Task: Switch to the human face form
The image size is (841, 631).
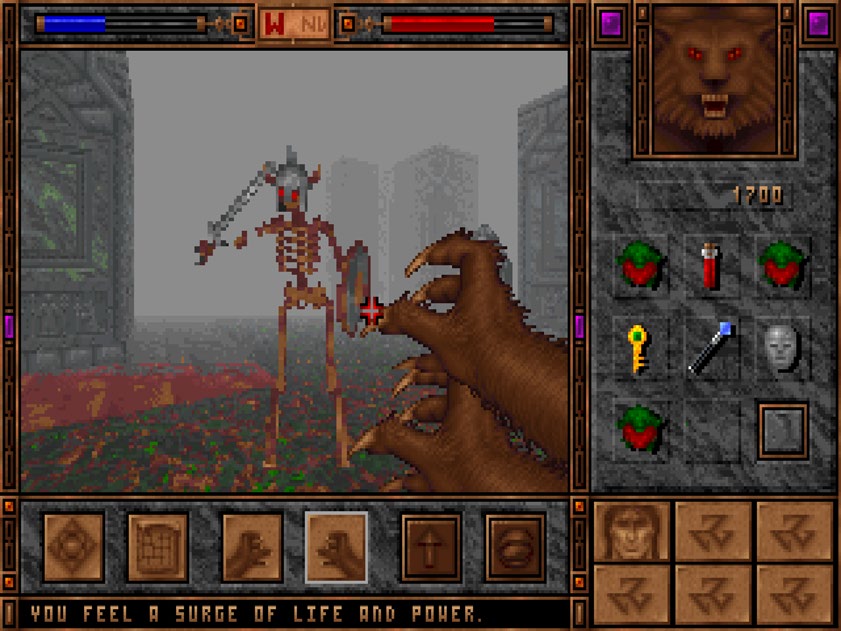Action: (x=632, y=531)
